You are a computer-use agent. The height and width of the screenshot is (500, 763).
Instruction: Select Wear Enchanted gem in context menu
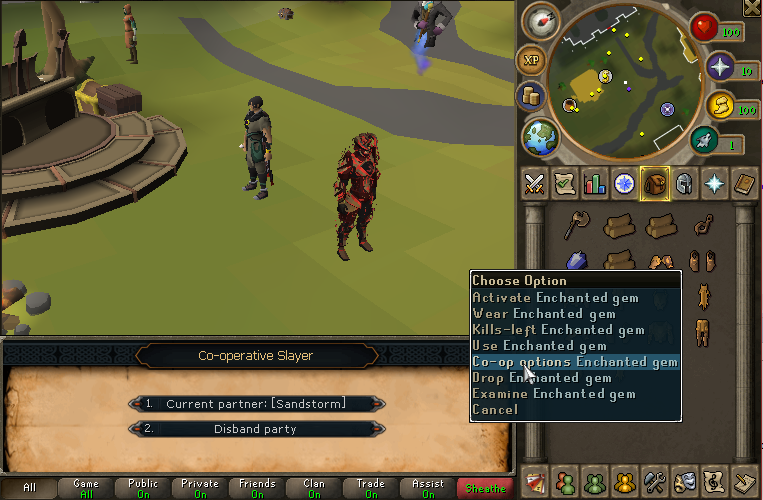(x=543, y=313)
